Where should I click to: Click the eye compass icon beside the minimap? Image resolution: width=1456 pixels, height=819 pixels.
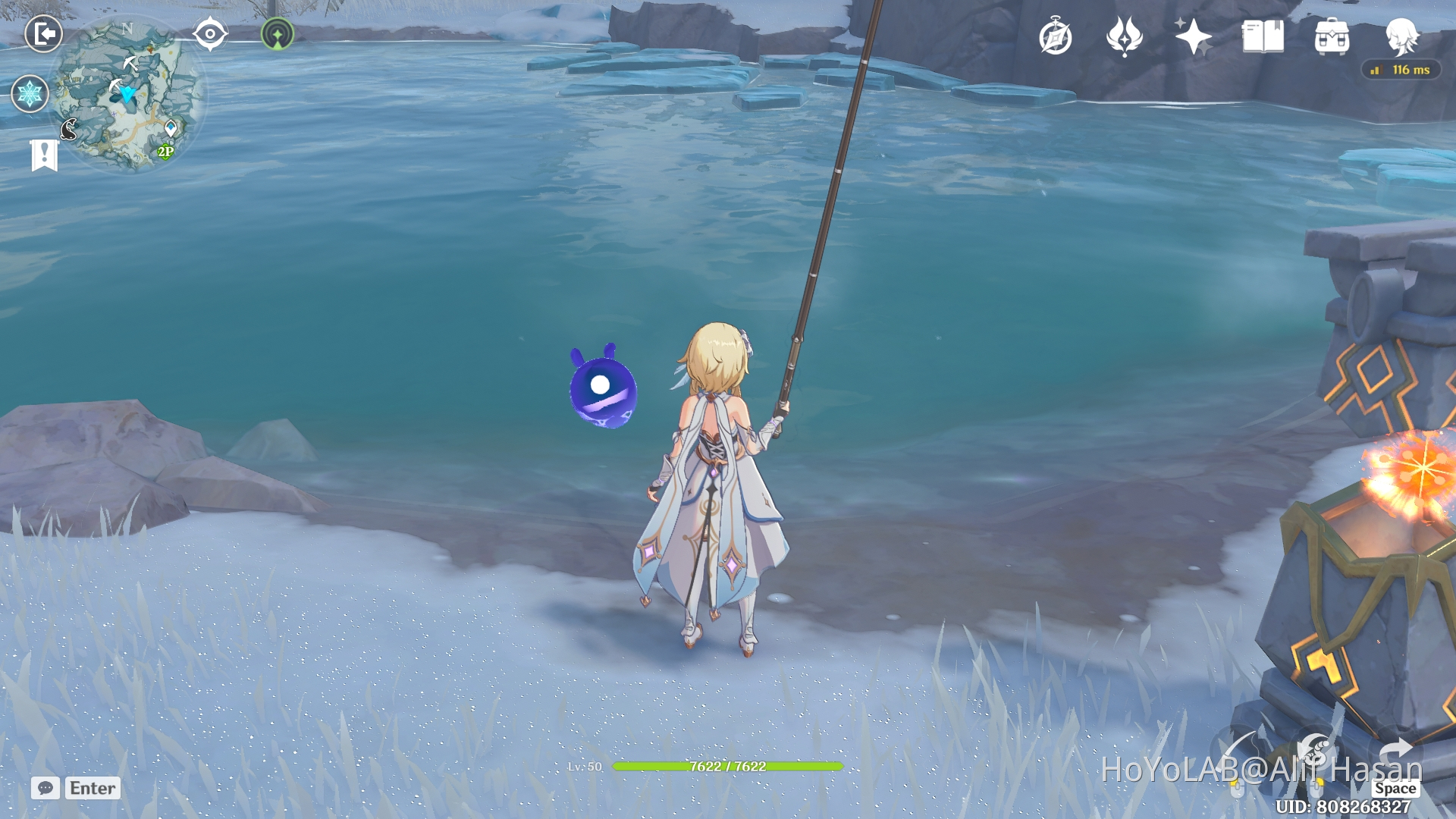click(210, 33)
